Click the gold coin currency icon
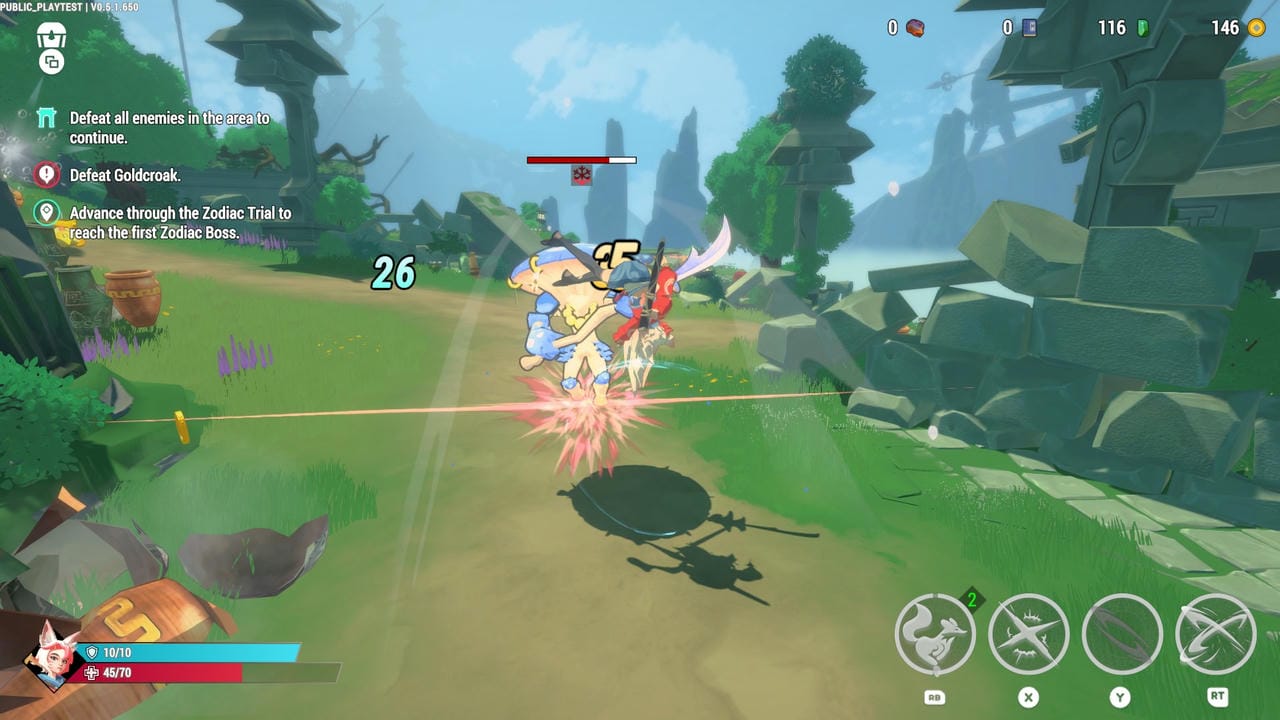The width and height of the screenshot is (1280, 720). pos(1256,28)
